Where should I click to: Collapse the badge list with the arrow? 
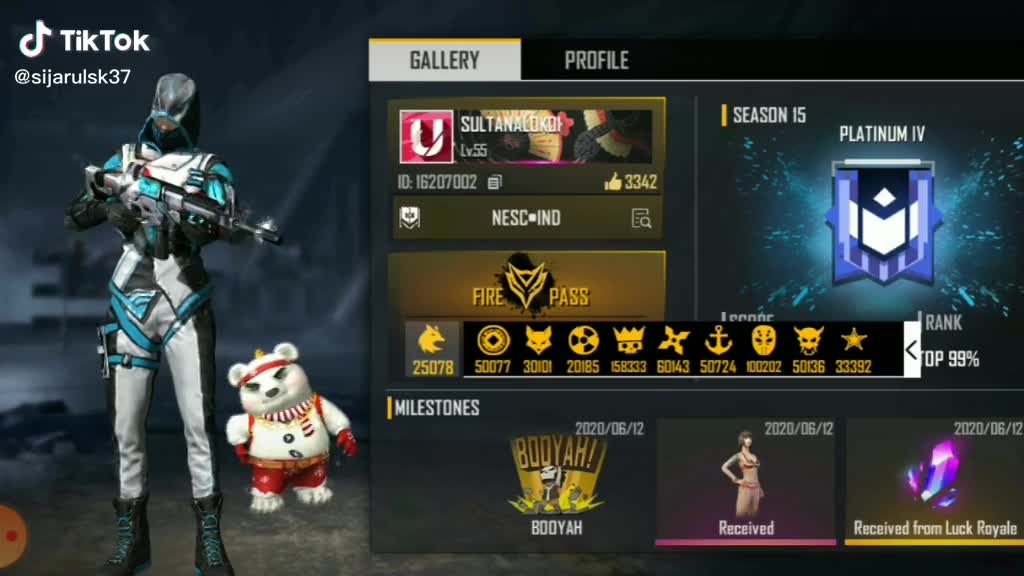pos(911,350)
